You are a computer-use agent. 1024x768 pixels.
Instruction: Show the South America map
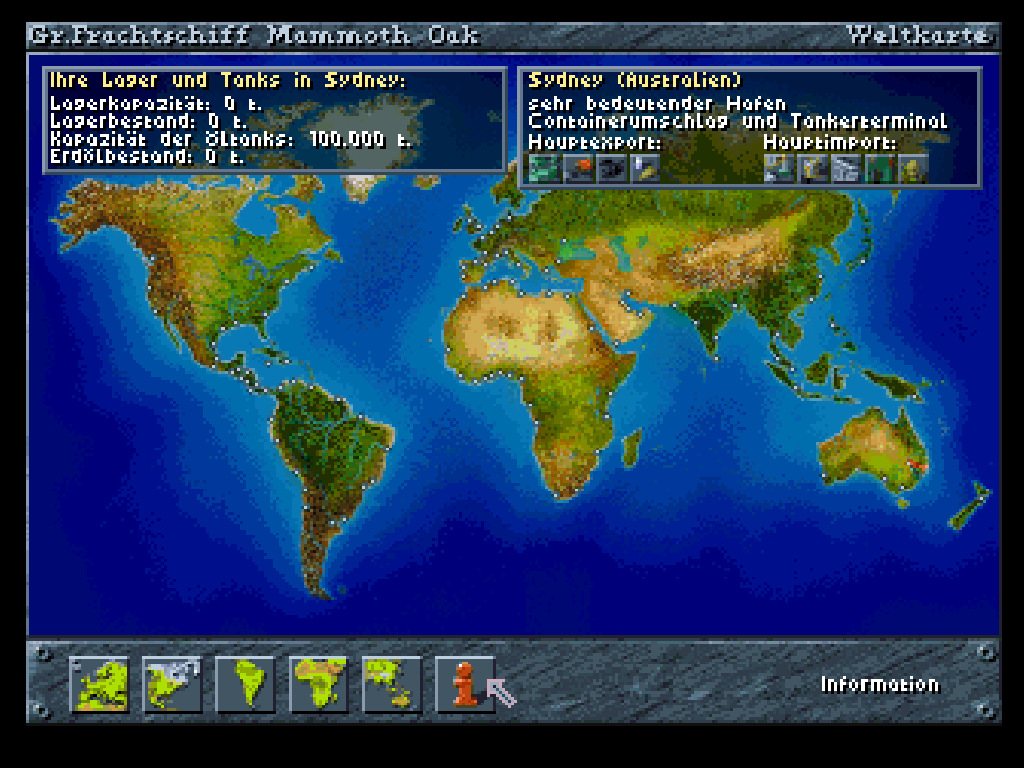pos(245,684)
